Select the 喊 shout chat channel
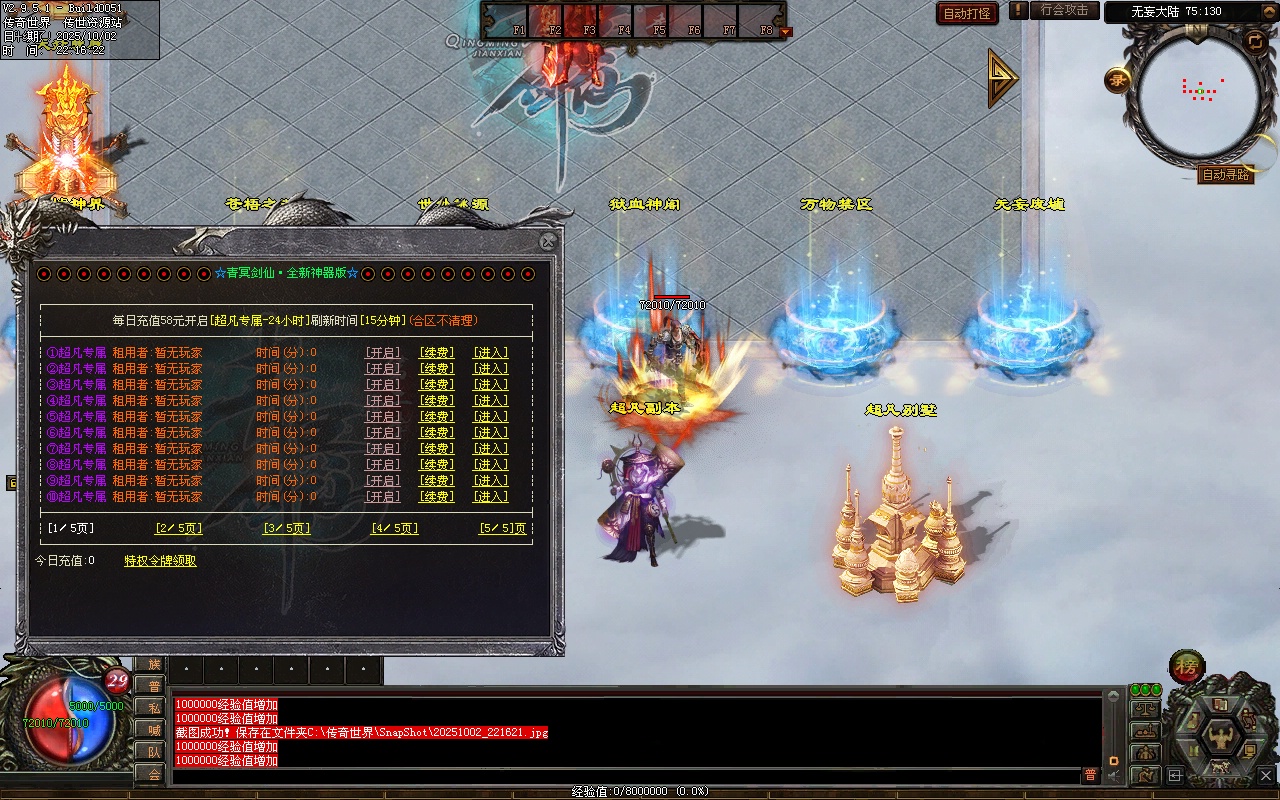This screenshot has width=1280, height=800. (150, 730)
